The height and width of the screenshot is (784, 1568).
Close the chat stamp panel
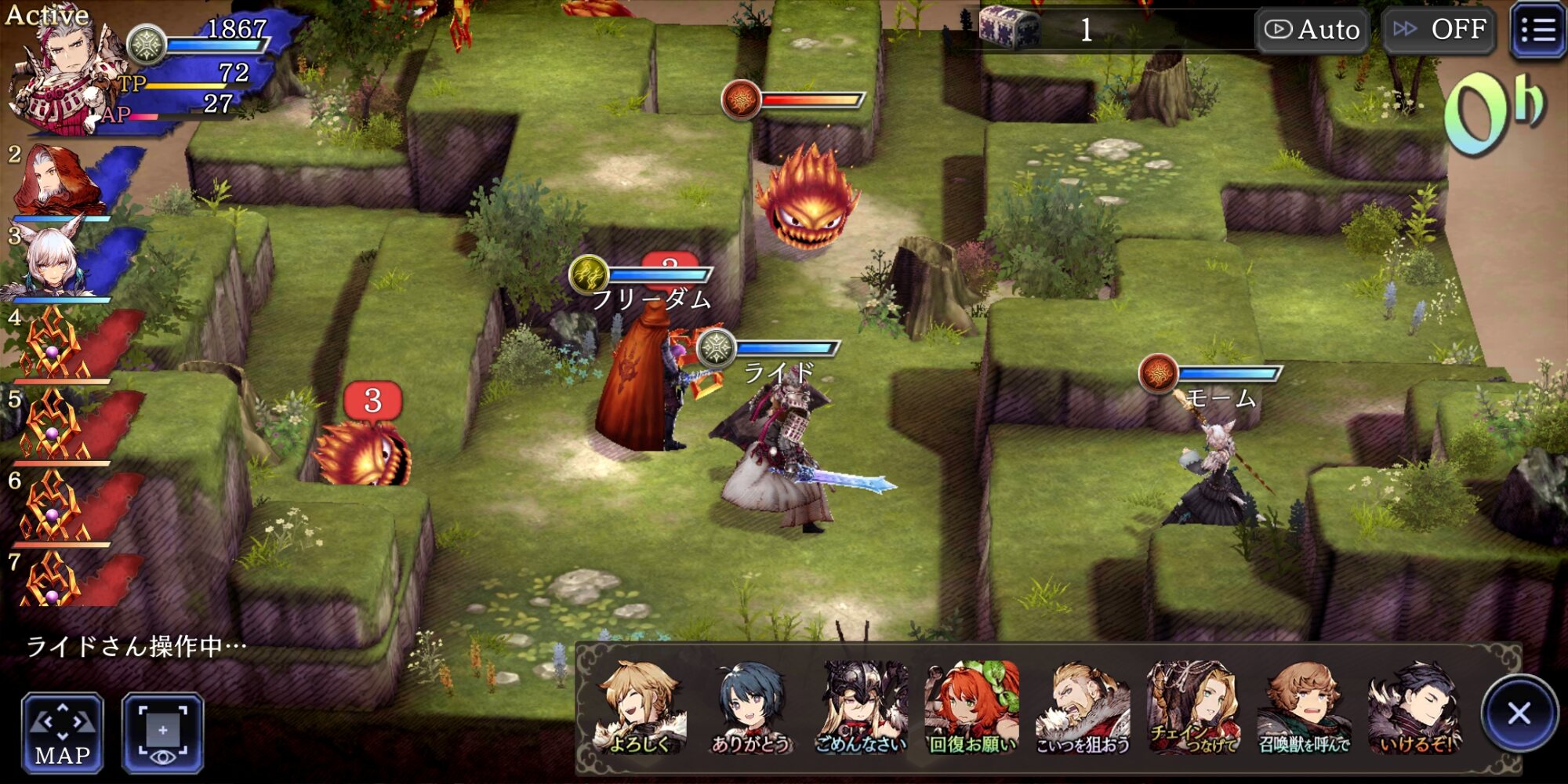[1519, 713]
